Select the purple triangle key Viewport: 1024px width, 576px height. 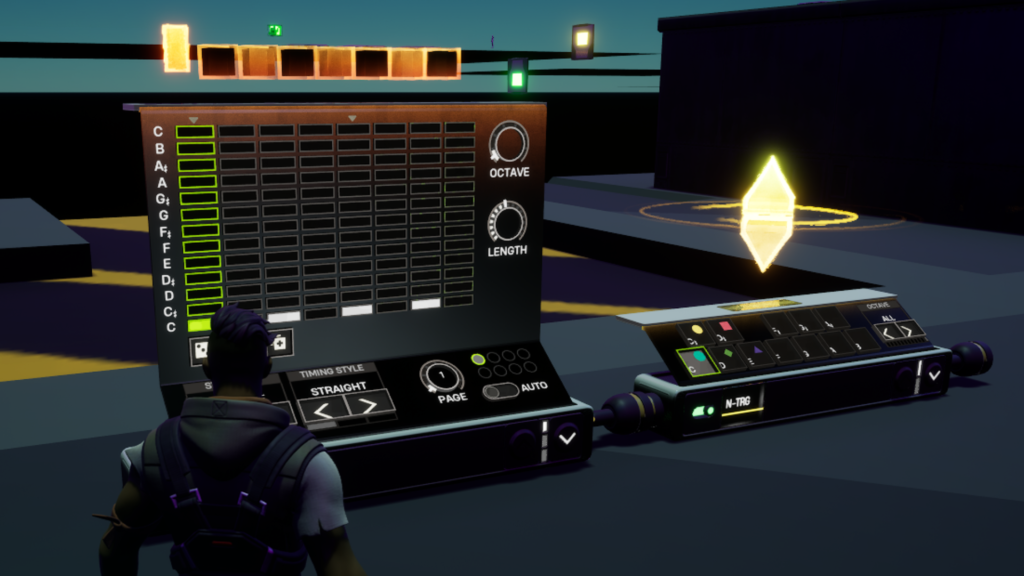click(x=756, y=351)
